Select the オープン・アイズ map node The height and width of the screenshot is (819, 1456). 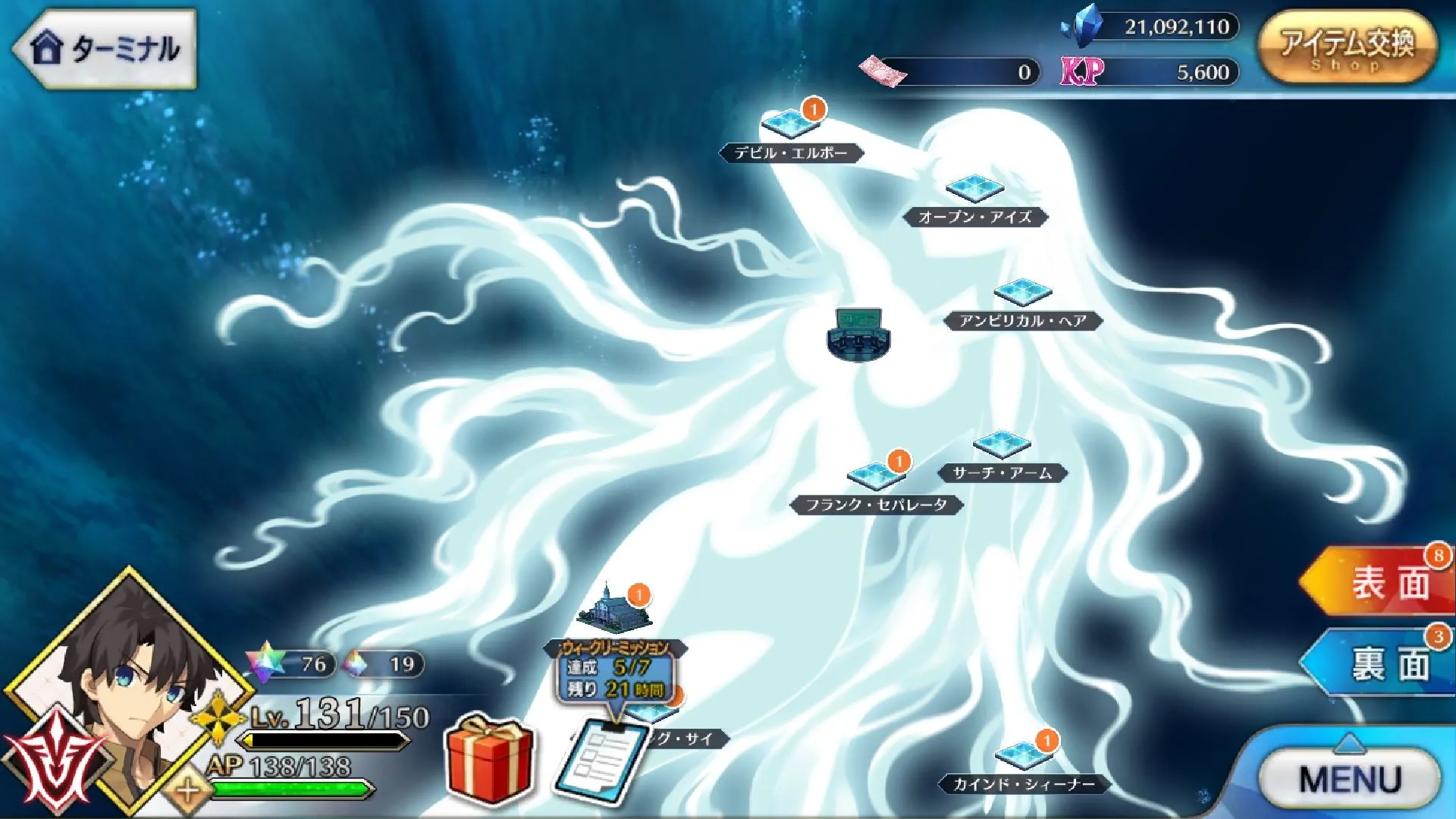[x=974, y=188]
